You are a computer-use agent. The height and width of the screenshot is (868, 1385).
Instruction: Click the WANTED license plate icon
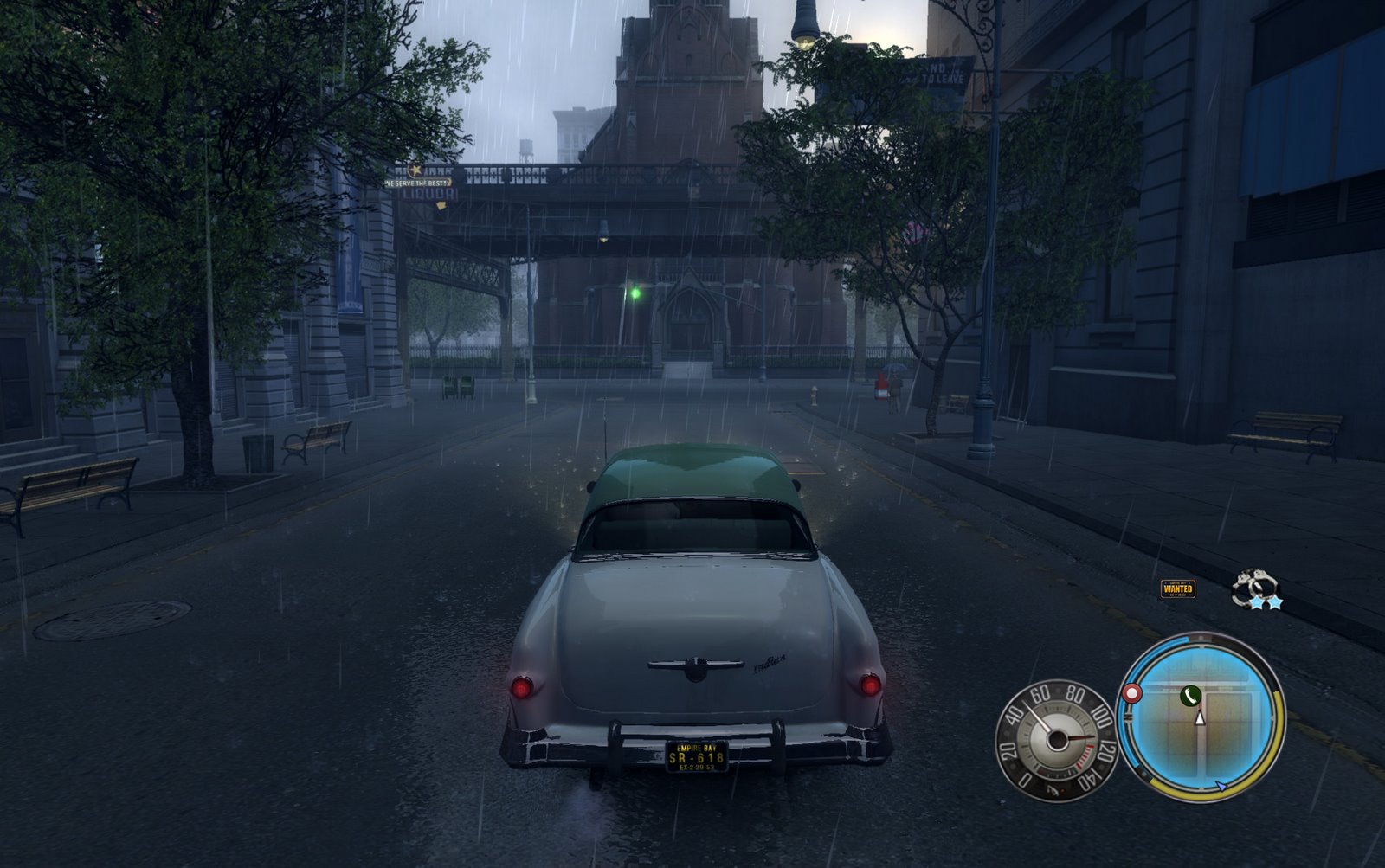[x=1177, y=588]
